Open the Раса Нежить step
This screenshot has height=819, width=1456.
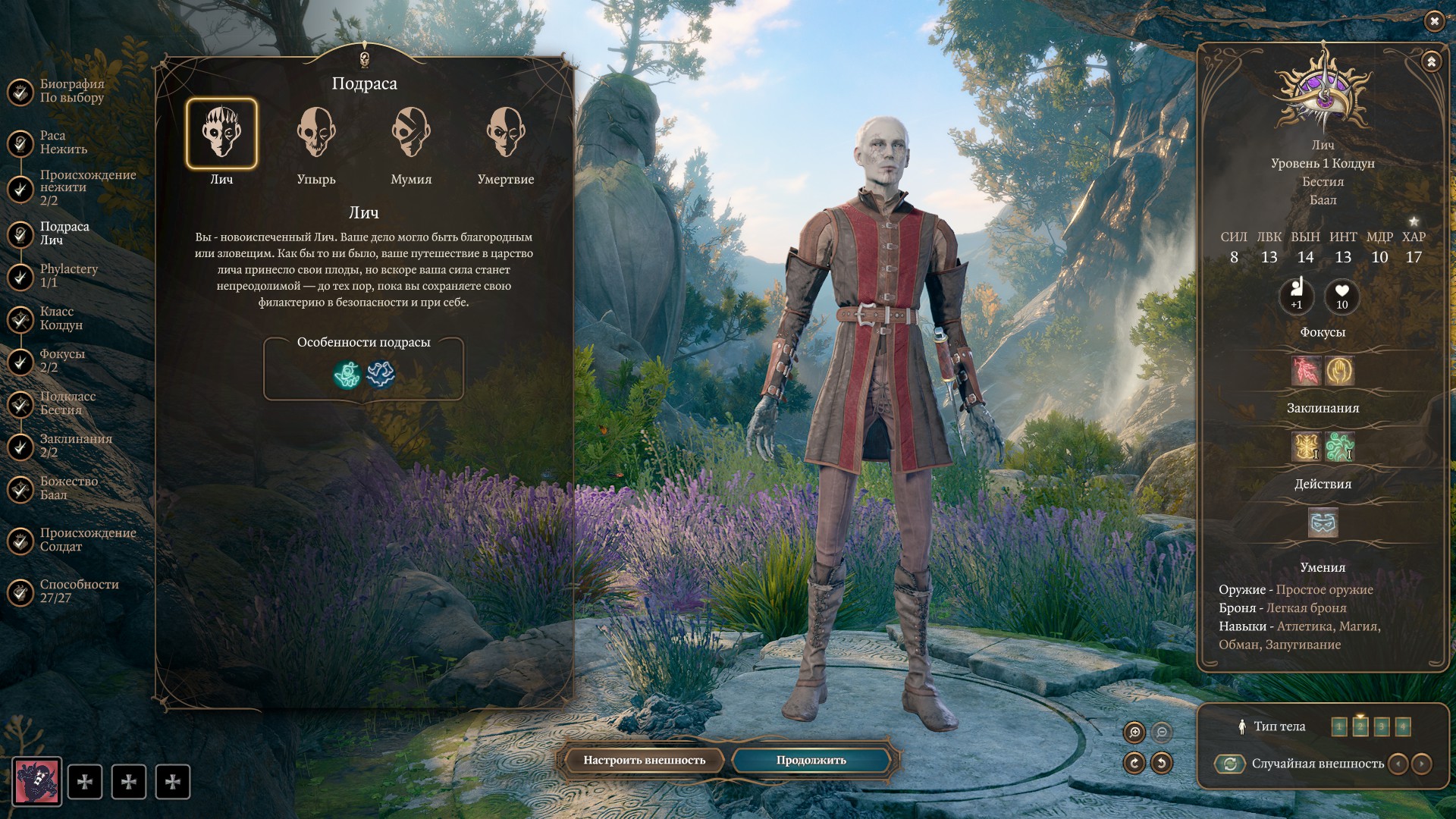click(63, 143)
